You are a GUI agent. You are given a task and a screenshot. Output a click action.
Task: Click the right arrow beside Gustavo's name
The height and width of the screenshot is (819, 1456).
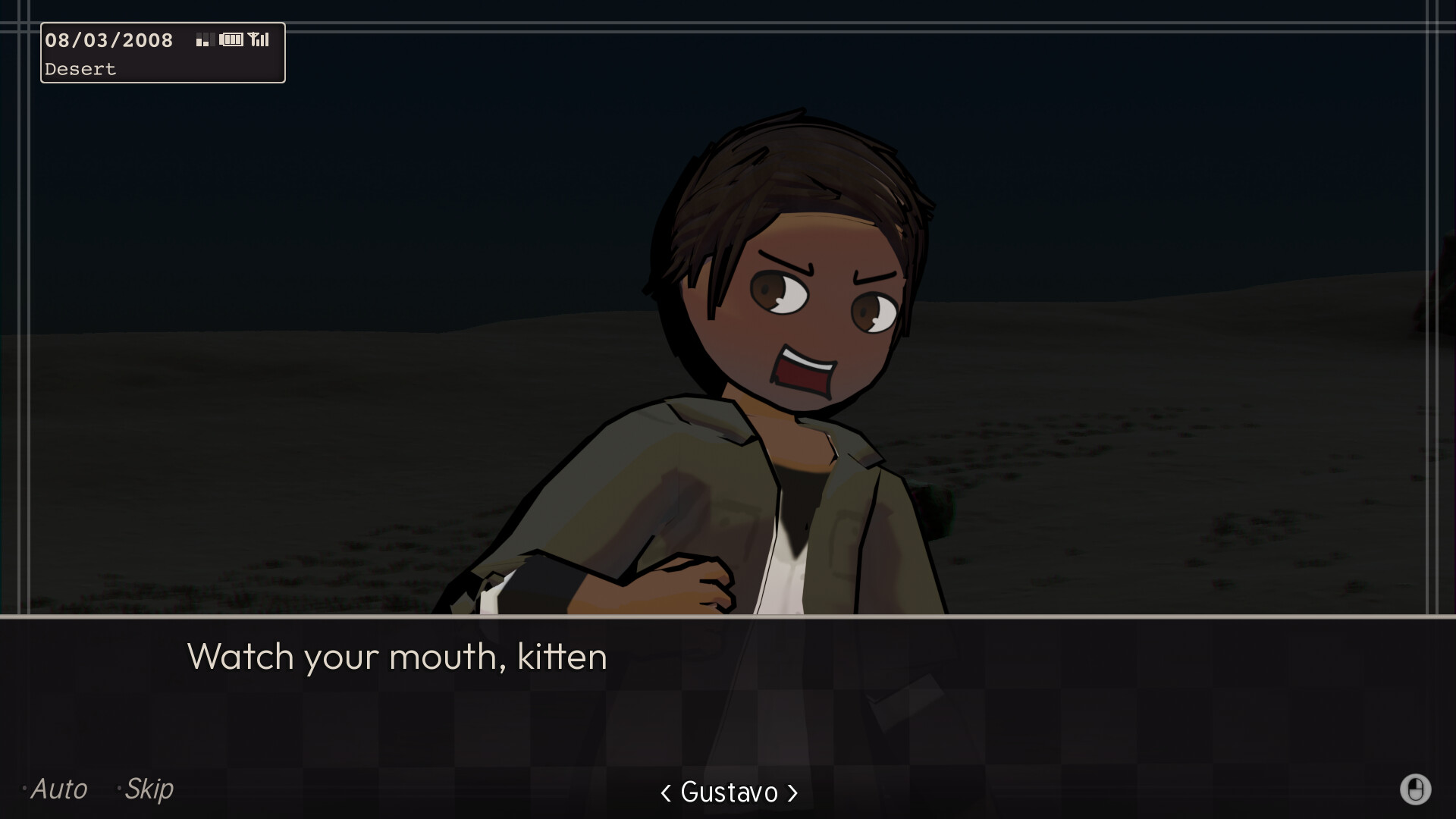pyautogui.click(x=793, y=793)
